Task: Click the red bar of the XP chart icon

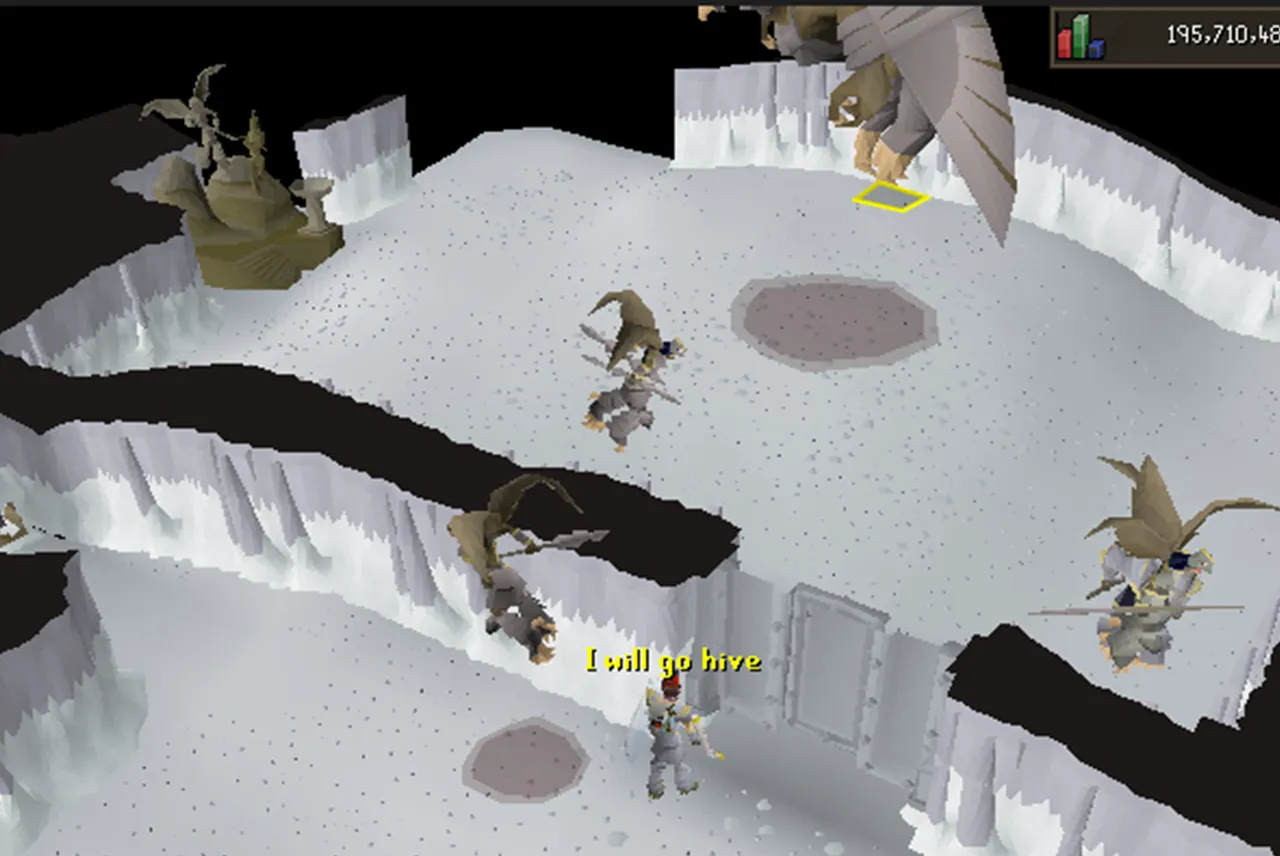Action: coord(1064,44)
